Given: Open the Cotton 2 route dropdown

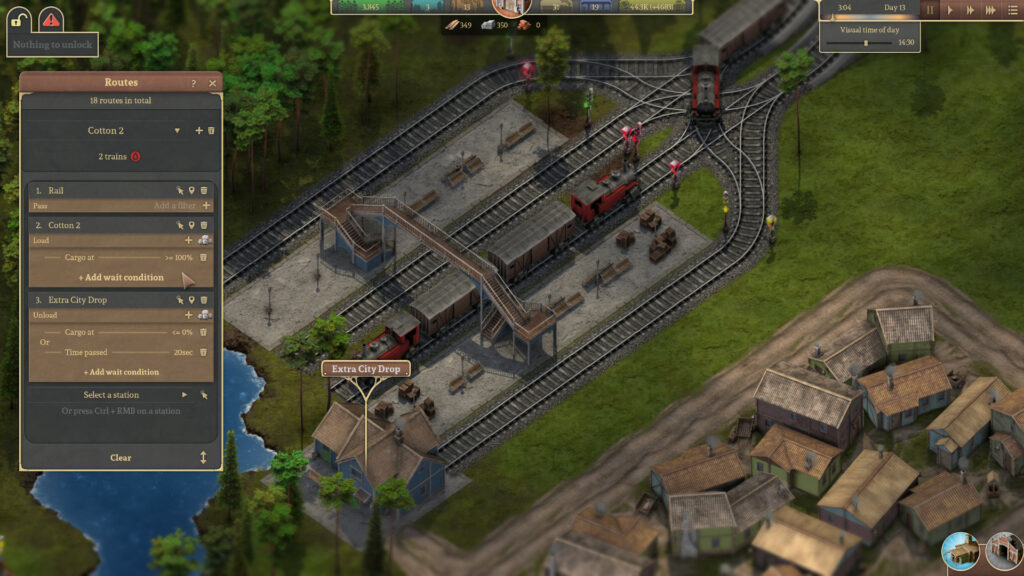Looking at the screenshot, I should [x=177, y=131].
